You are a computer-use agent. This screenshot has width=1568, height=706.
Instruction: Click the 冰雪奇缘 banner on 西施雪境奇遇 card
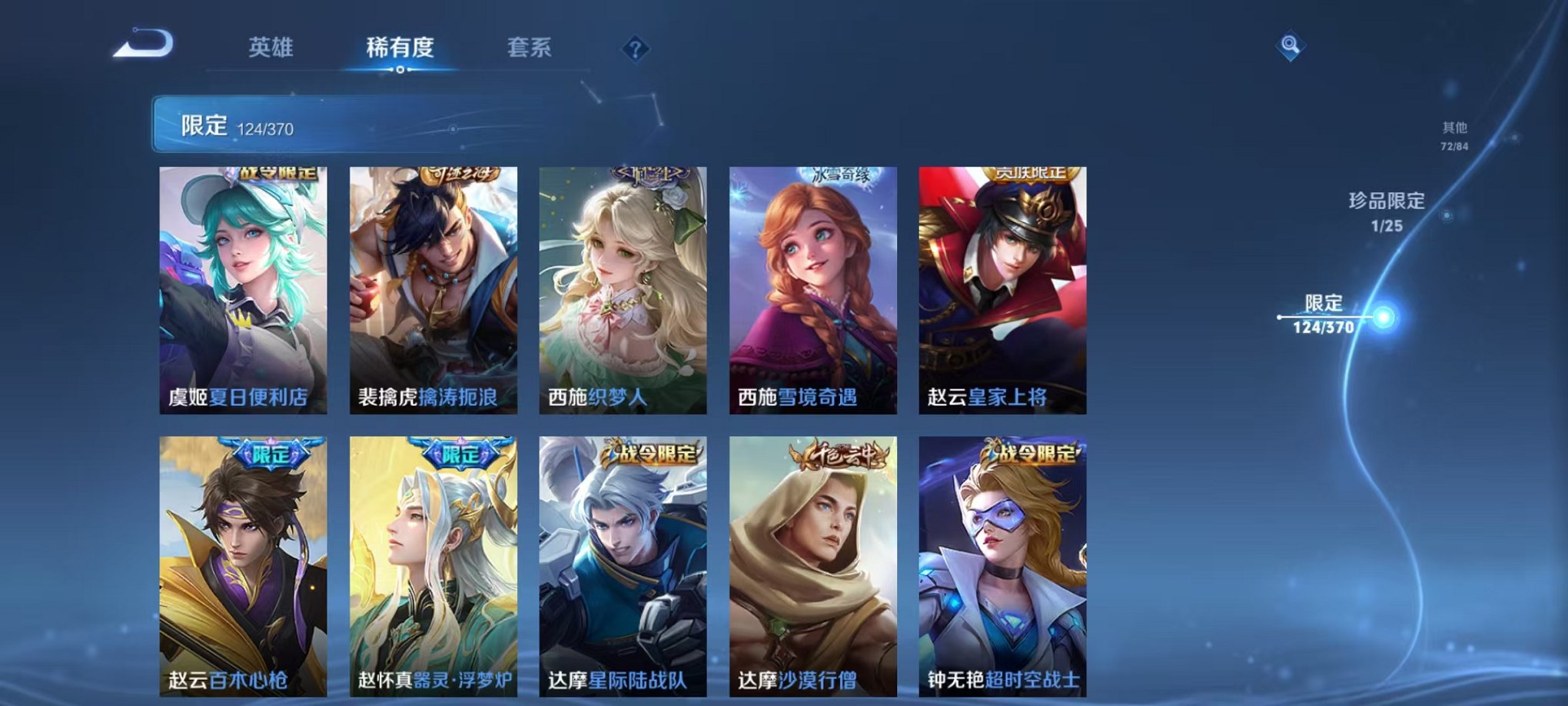coord(838,175)
